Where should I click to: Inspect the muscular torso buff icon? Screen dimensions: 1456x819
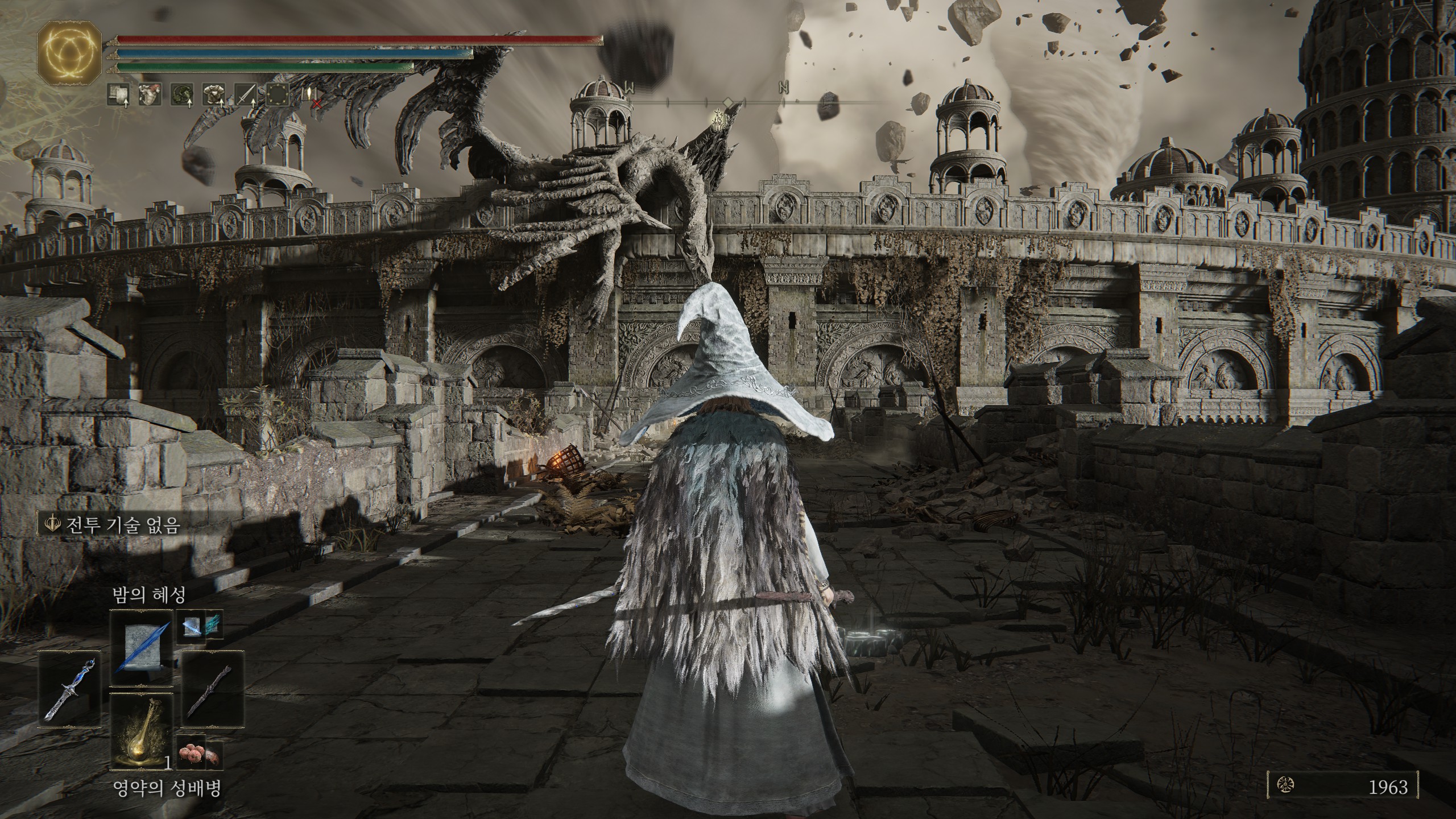click(x=150, y=94)
